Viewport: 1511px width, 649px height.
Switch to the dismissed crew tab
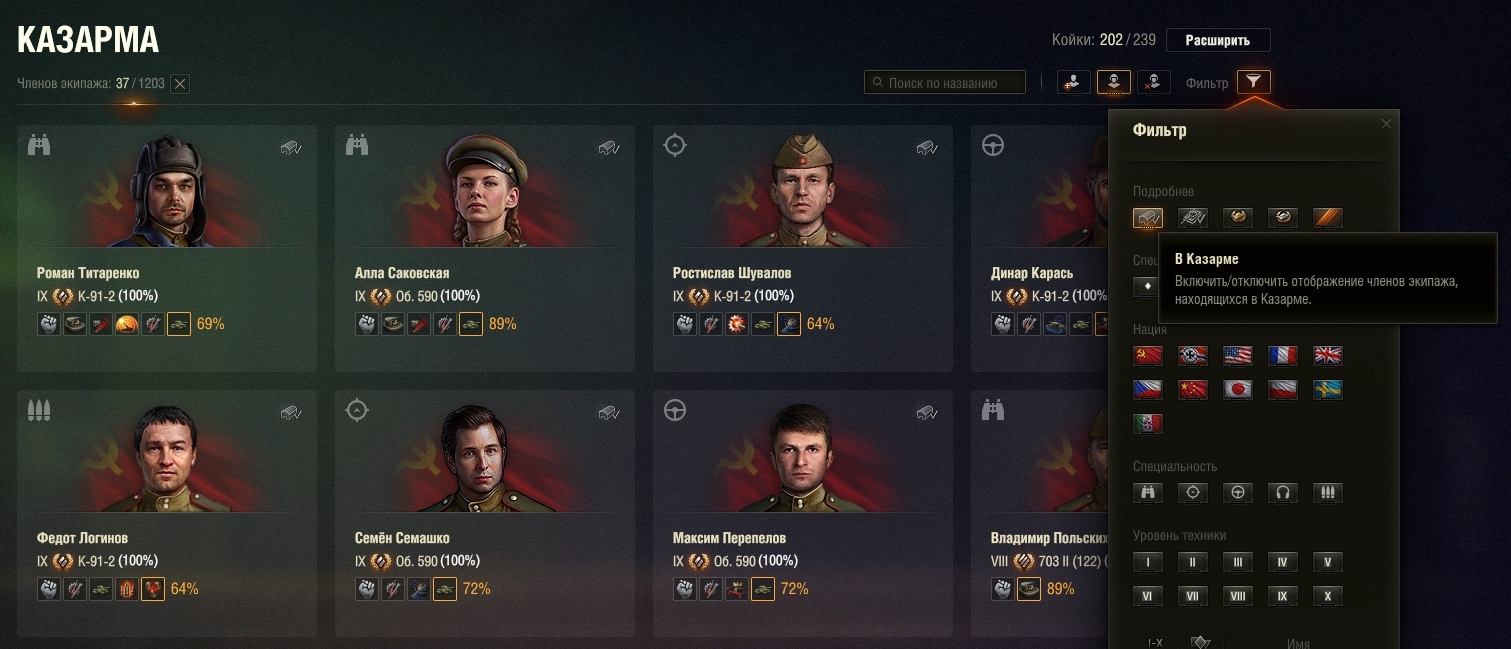pyautogui.click(x=1154, y=82)
